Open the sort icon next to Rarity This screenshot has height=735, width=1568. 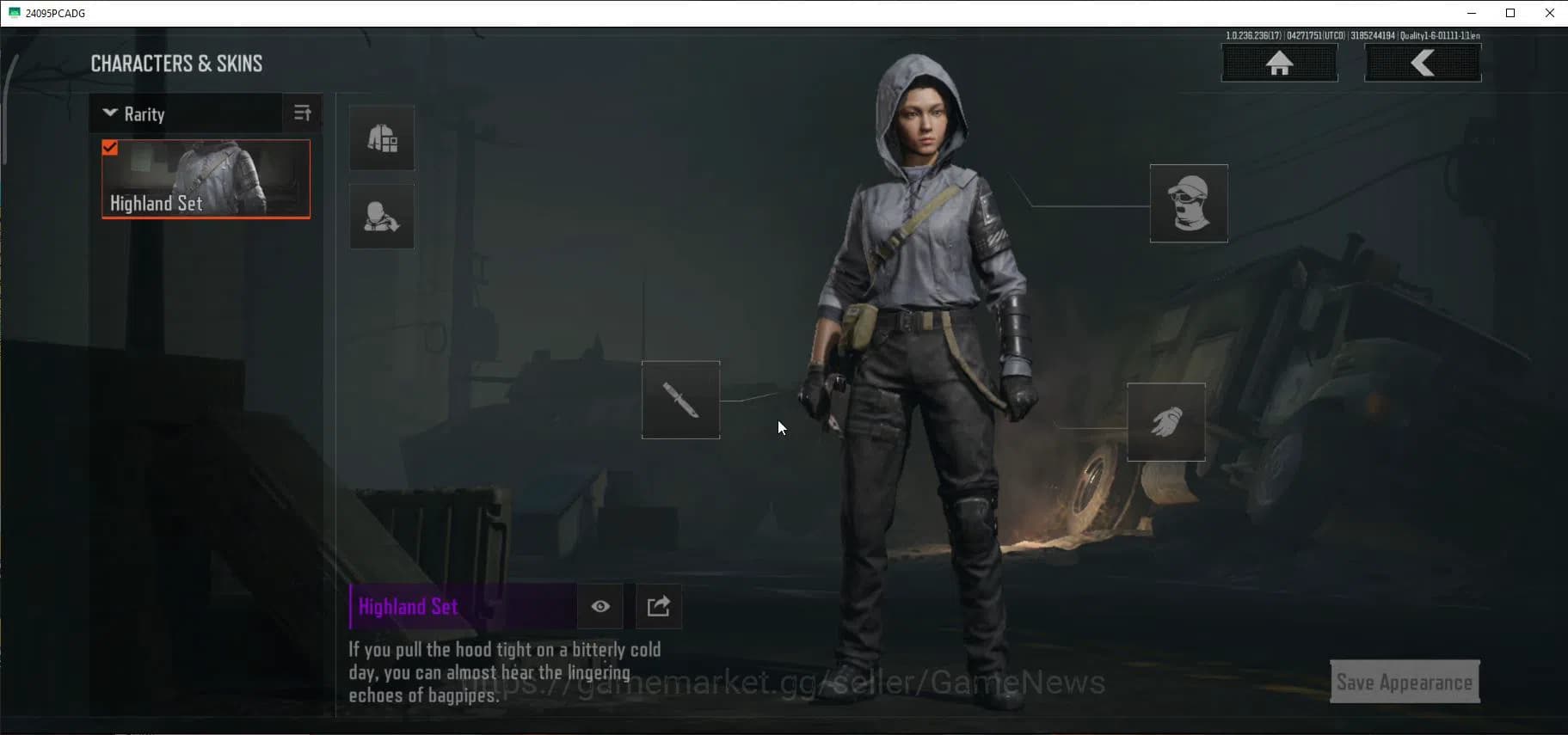pyautogui.click(x=302, y=113)
